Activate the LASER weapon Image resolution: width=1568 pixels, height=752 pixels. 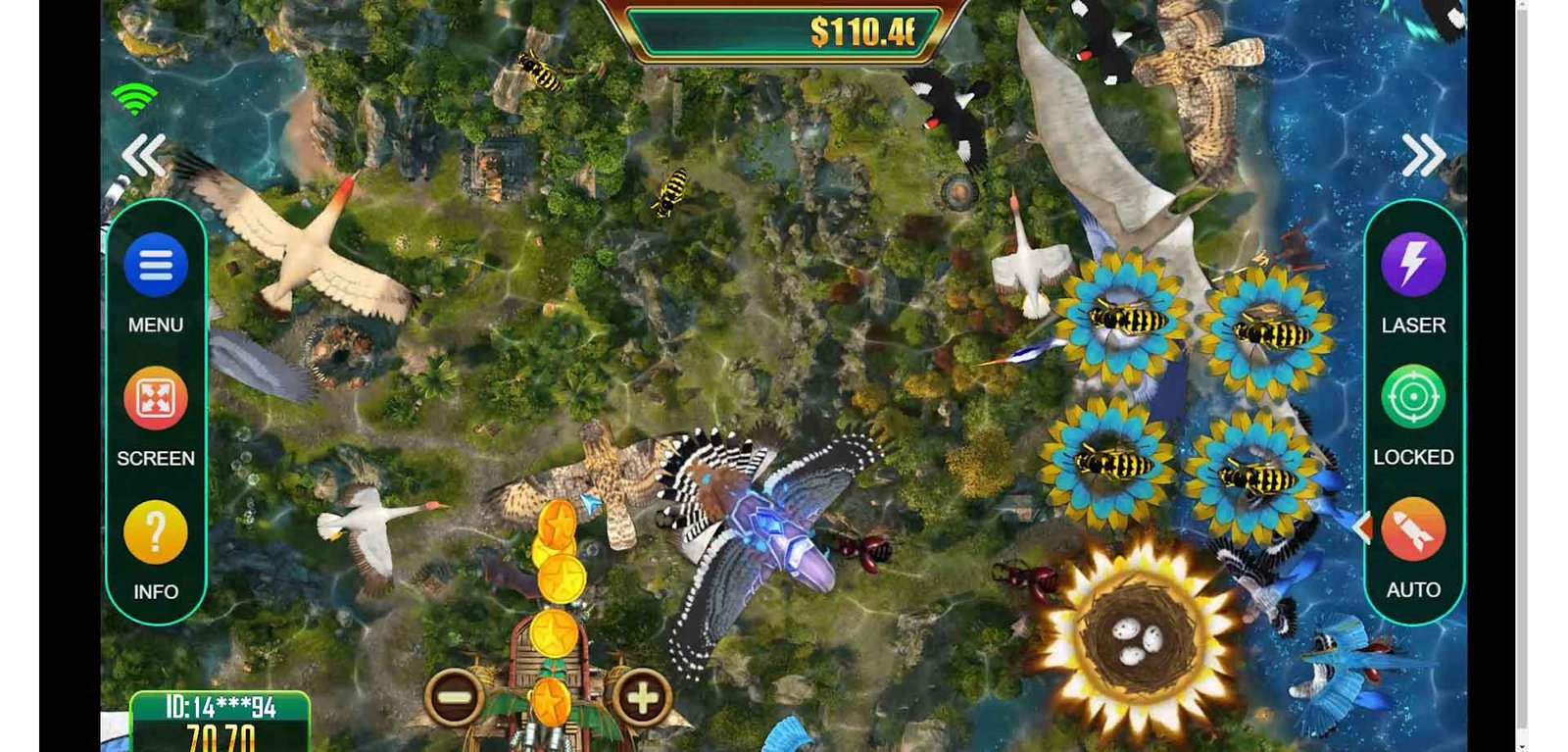coord(1412,265)
